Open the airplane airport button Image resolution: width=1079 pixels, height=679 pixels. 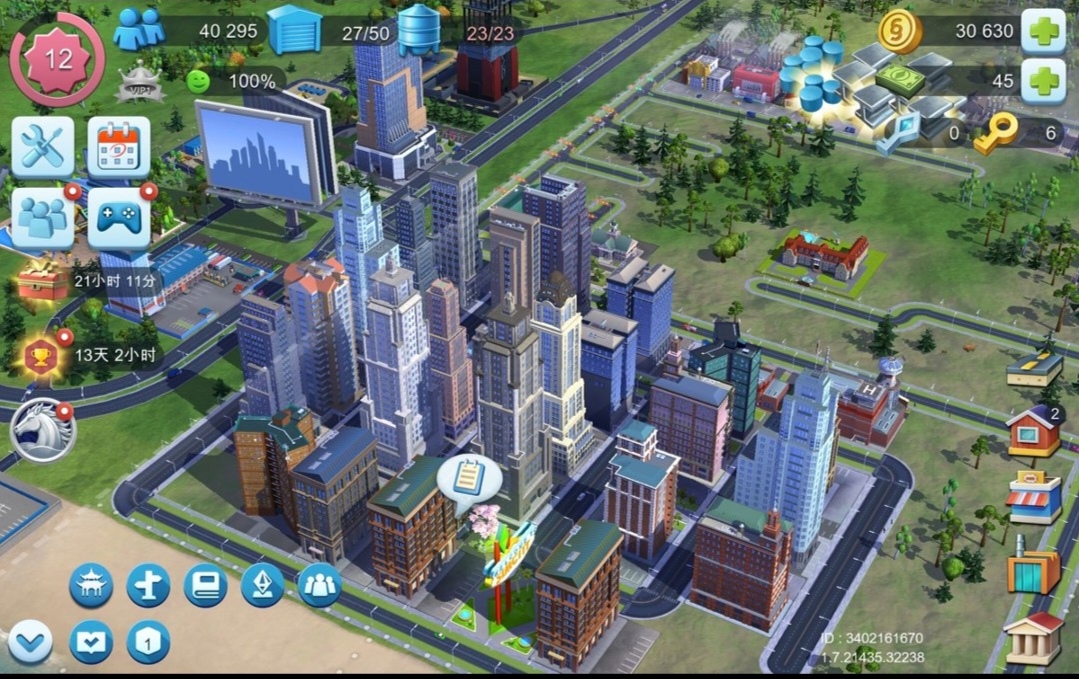(x=148, y=585)
